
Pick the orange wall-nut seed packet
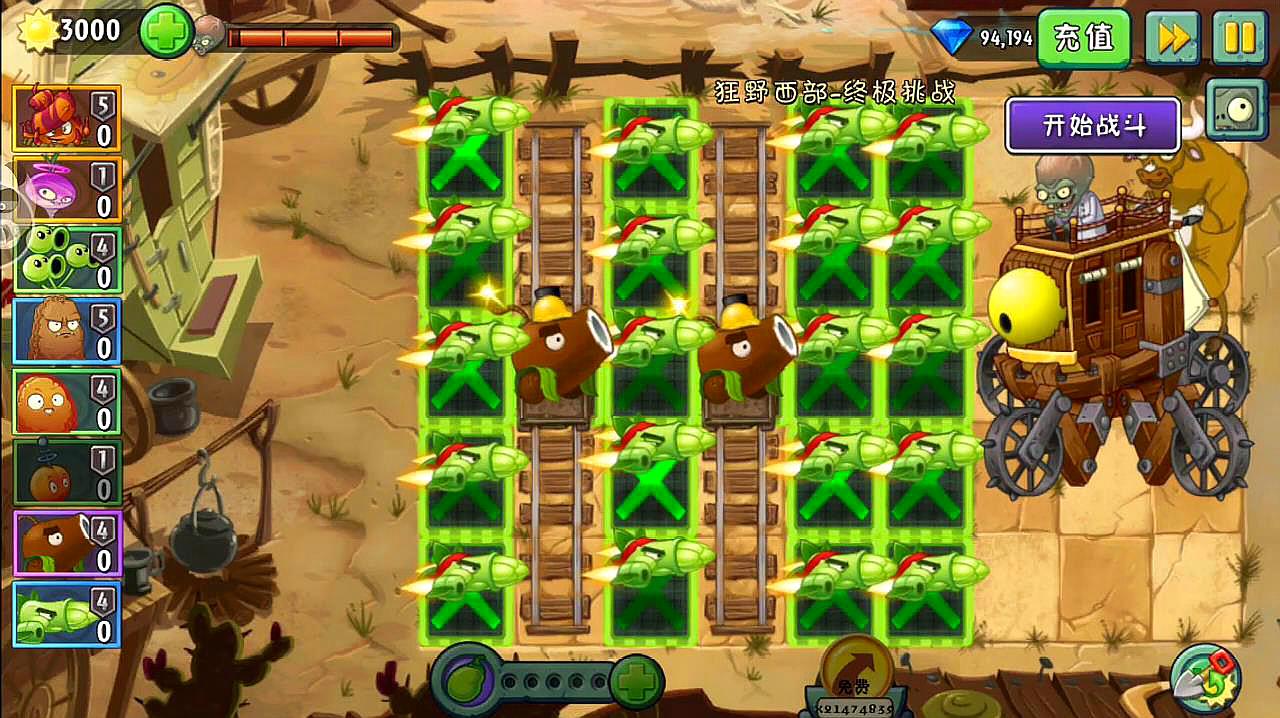pos(67,402)
